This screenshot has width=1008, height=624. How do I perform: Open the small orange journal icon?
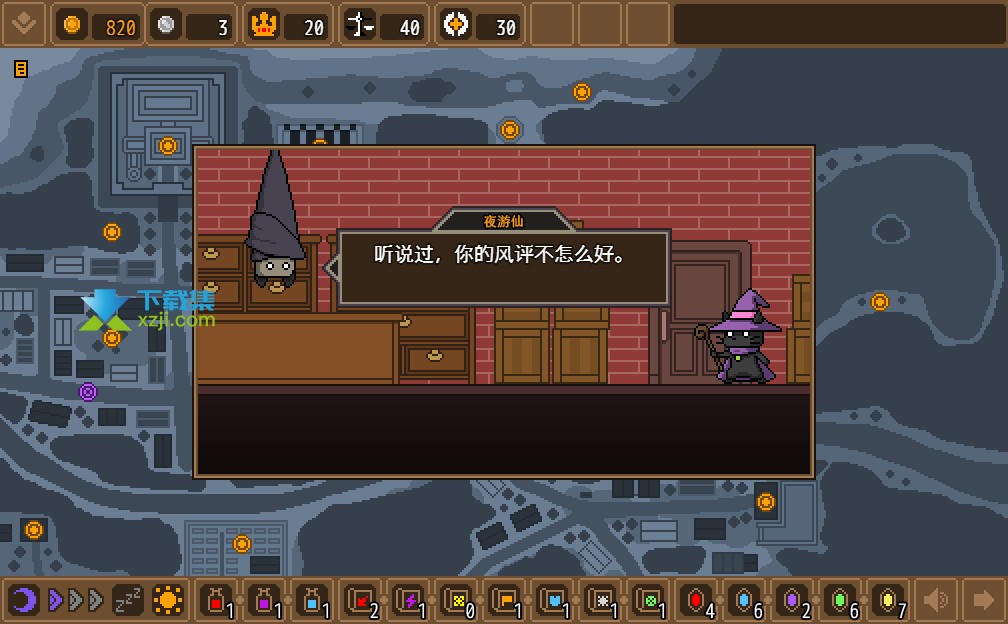coord(20,69)
